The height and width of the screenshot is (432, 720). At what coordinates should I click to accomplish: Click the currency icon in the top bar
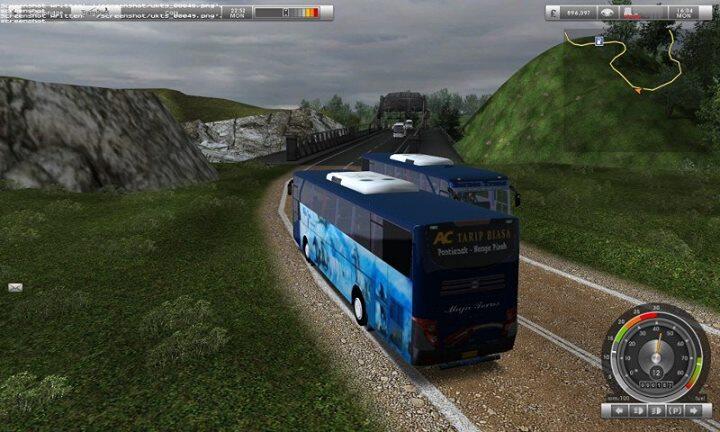555,13
